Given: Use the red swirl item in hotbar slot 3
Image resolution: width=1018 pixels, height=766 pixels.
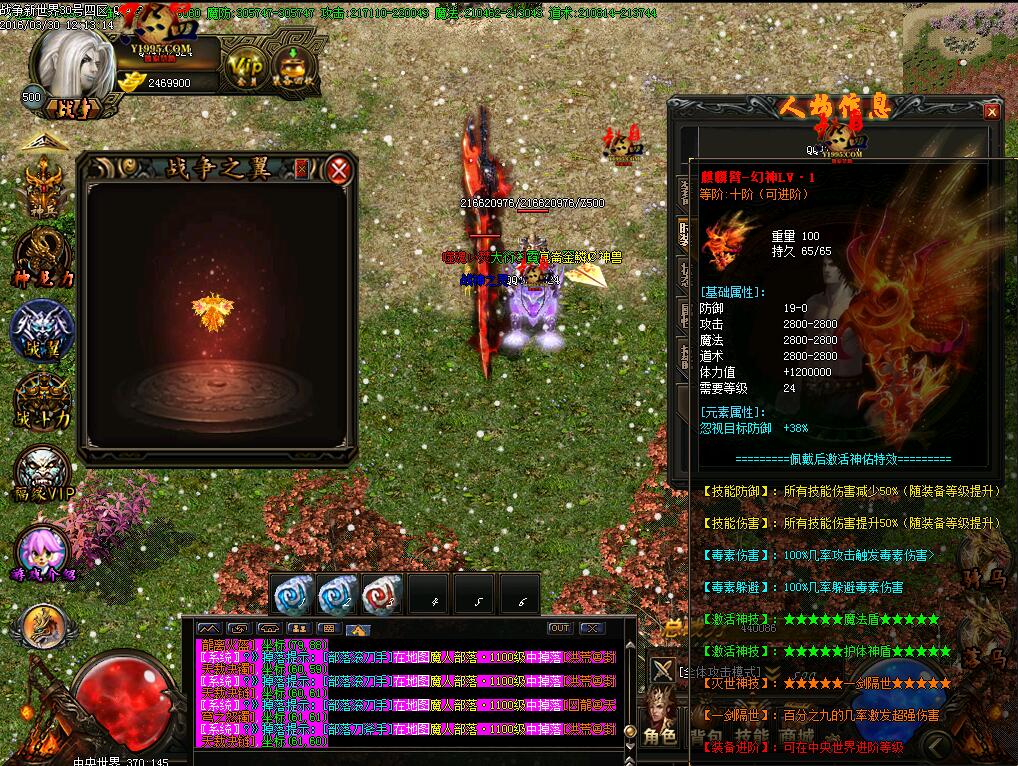Looking at the screenshot, I should click(382, 595).
